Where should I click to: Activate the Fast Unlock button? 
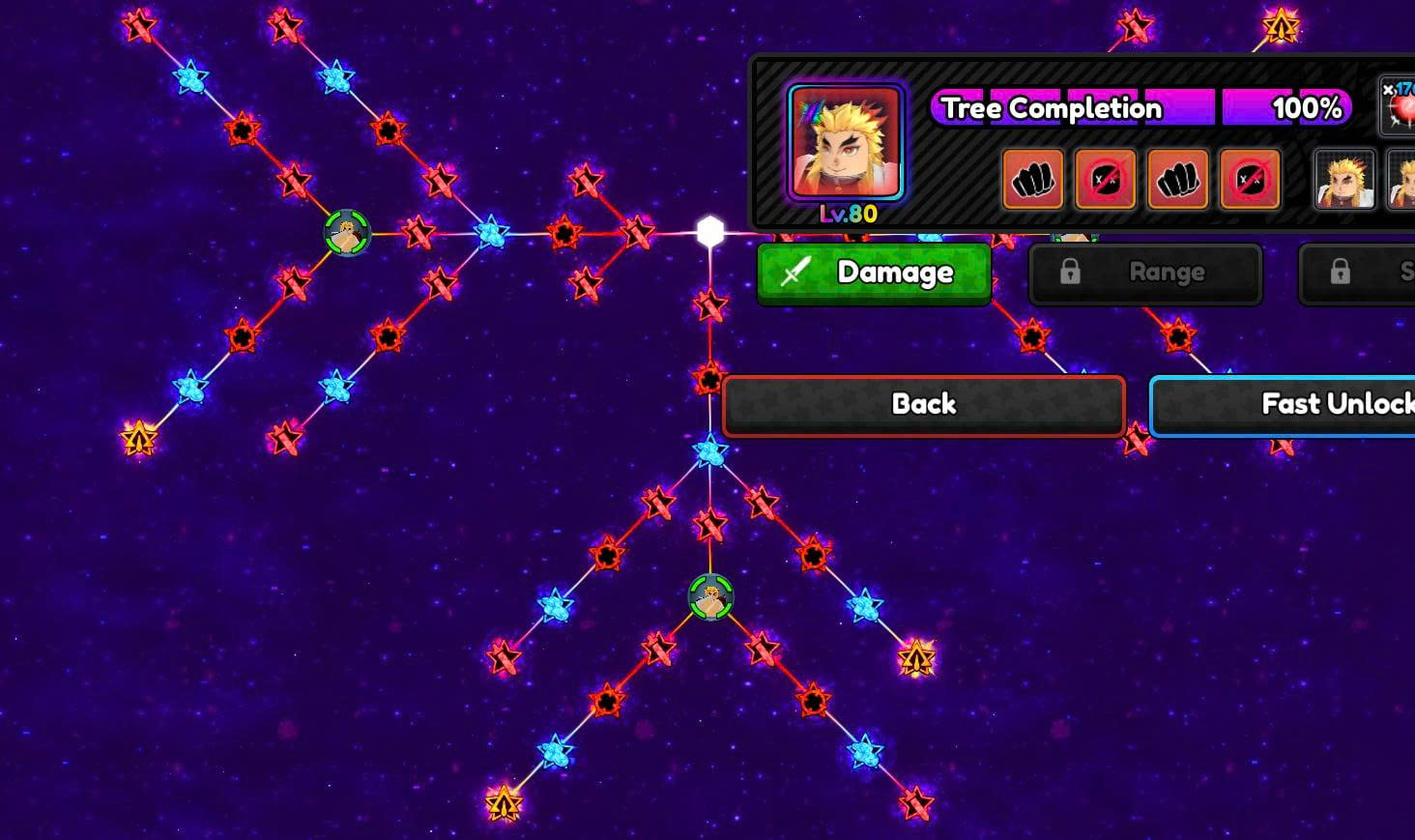(1285, 405)
